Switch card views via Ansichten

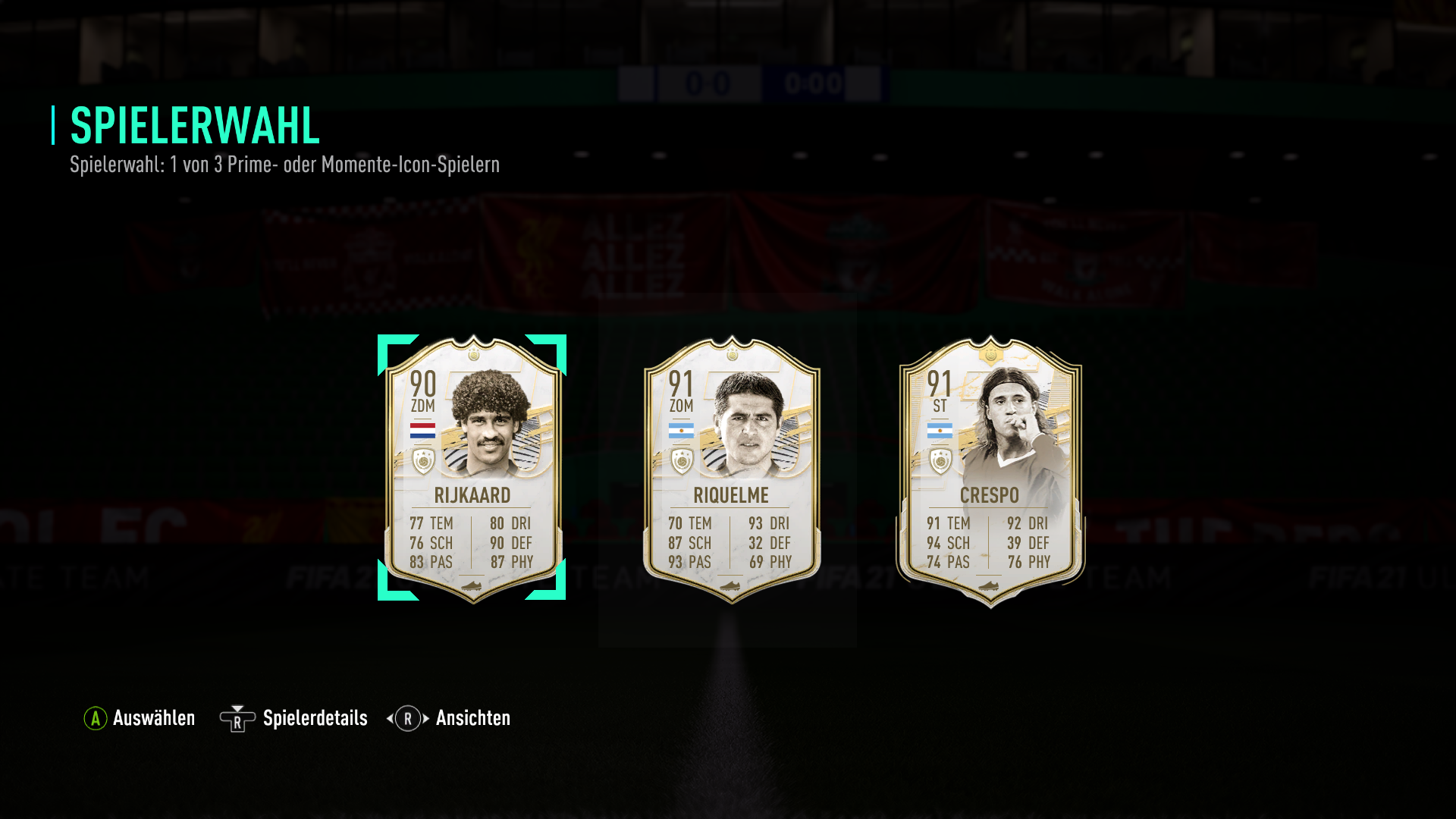[449, 718]
